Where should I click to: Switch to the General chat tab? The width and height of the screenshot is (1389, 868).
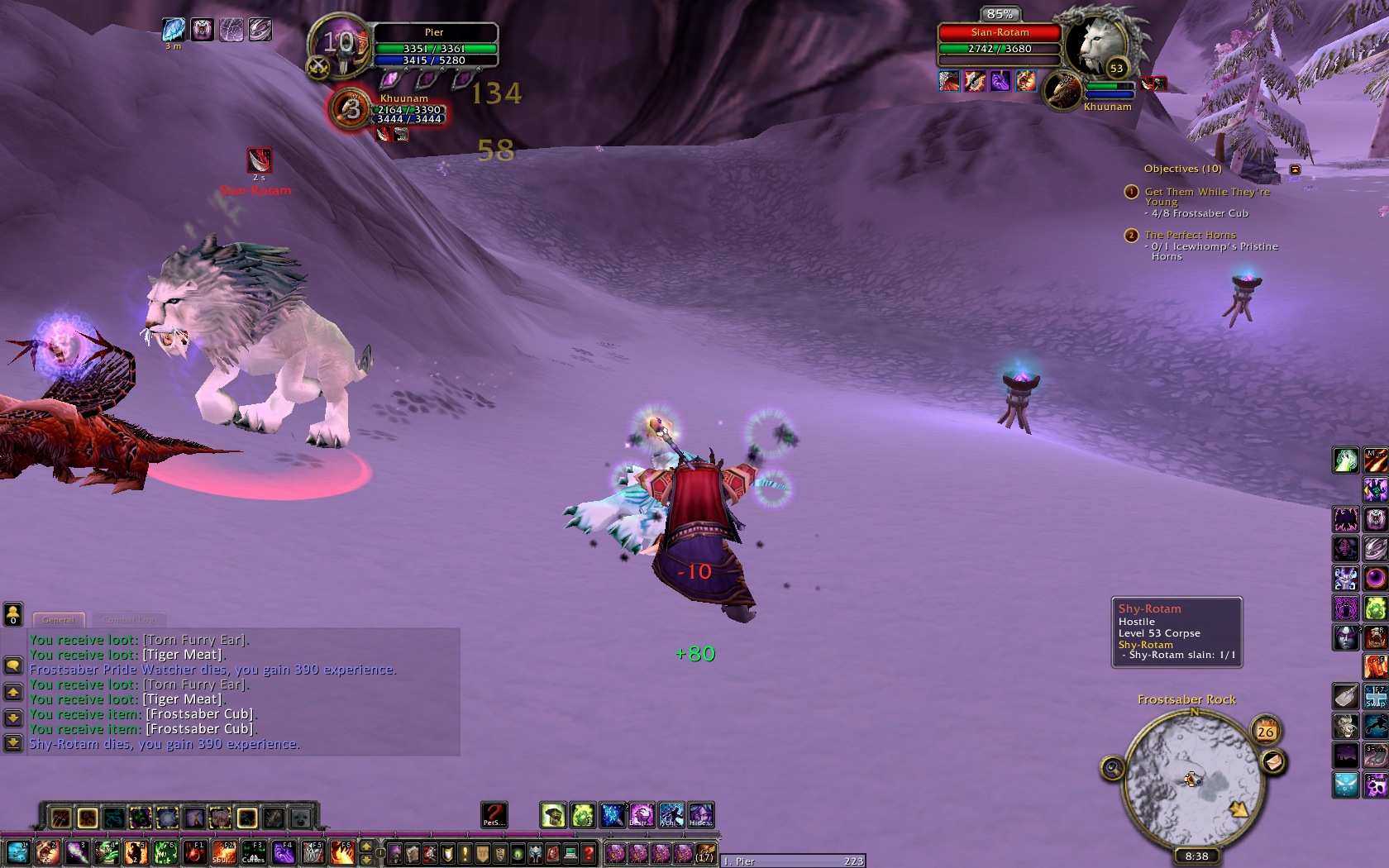59,619
